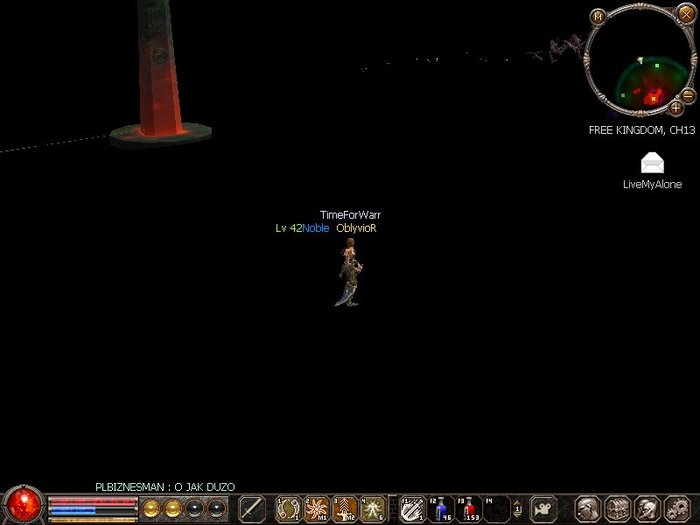
Task: Select the sword attack button
Action: [x=252, y=508]
